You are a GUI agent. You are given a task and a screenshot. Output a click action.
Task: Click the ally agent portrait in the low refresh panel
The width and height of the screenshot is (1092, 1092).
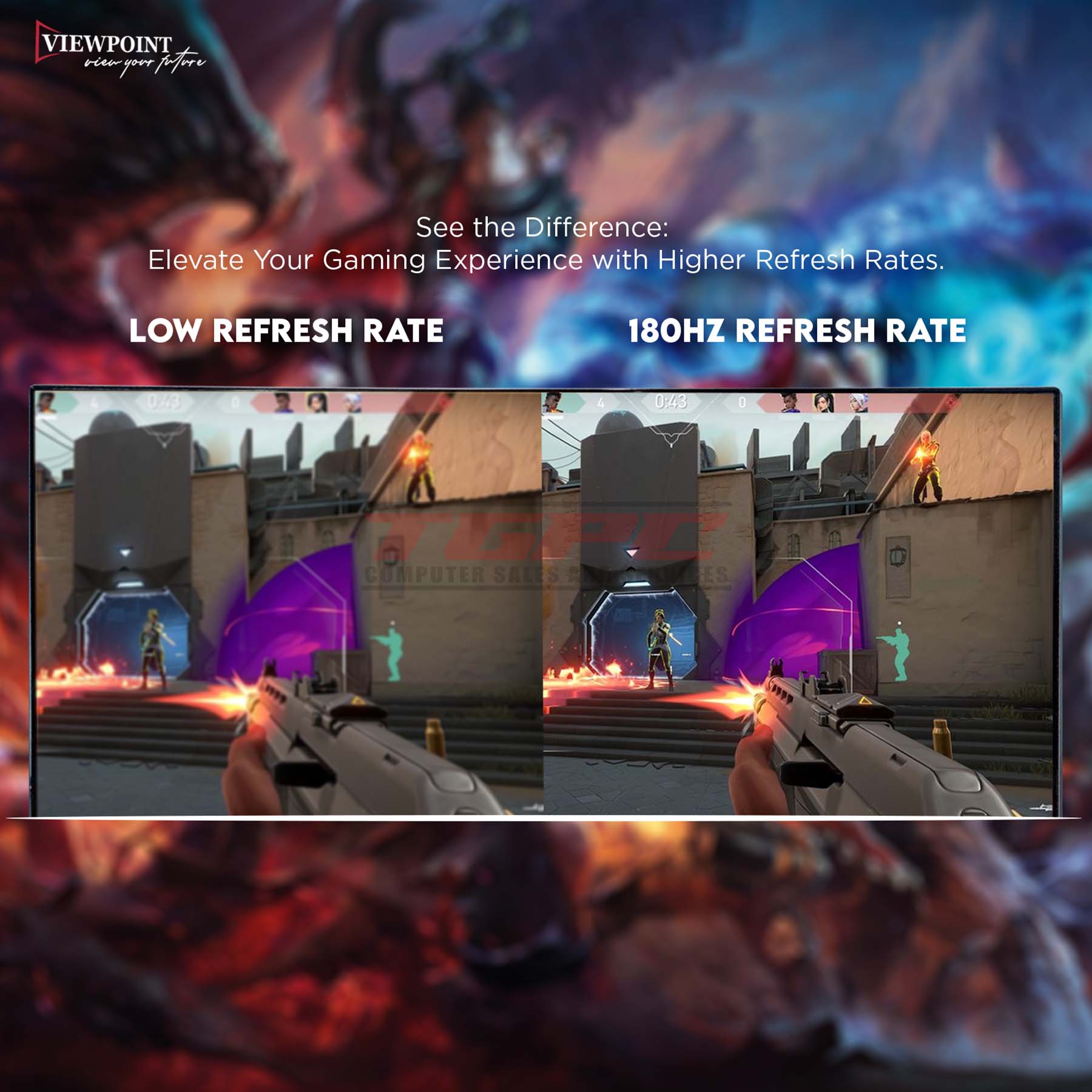(x=46, y=402)
